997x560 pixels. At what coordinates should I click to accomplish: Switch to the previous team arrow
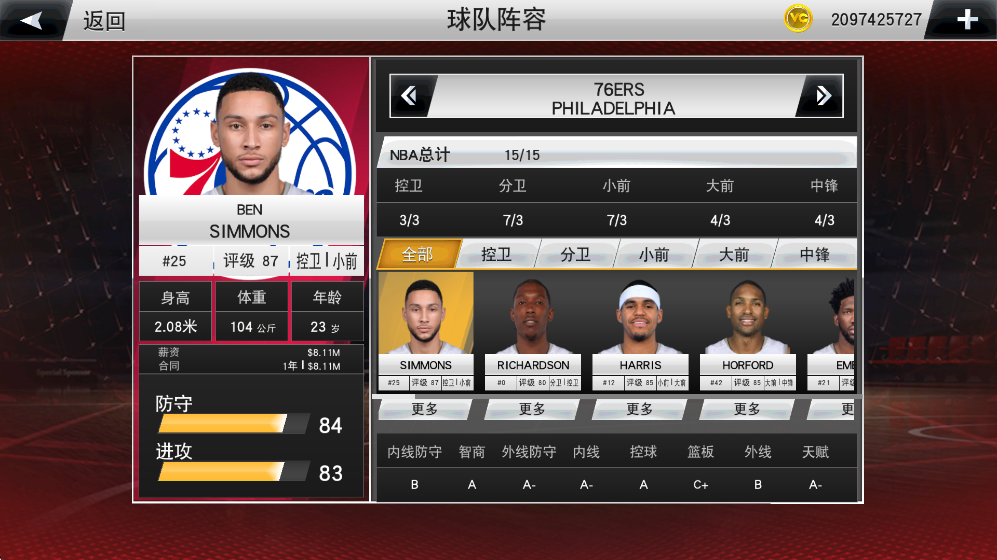pos(410,96)
